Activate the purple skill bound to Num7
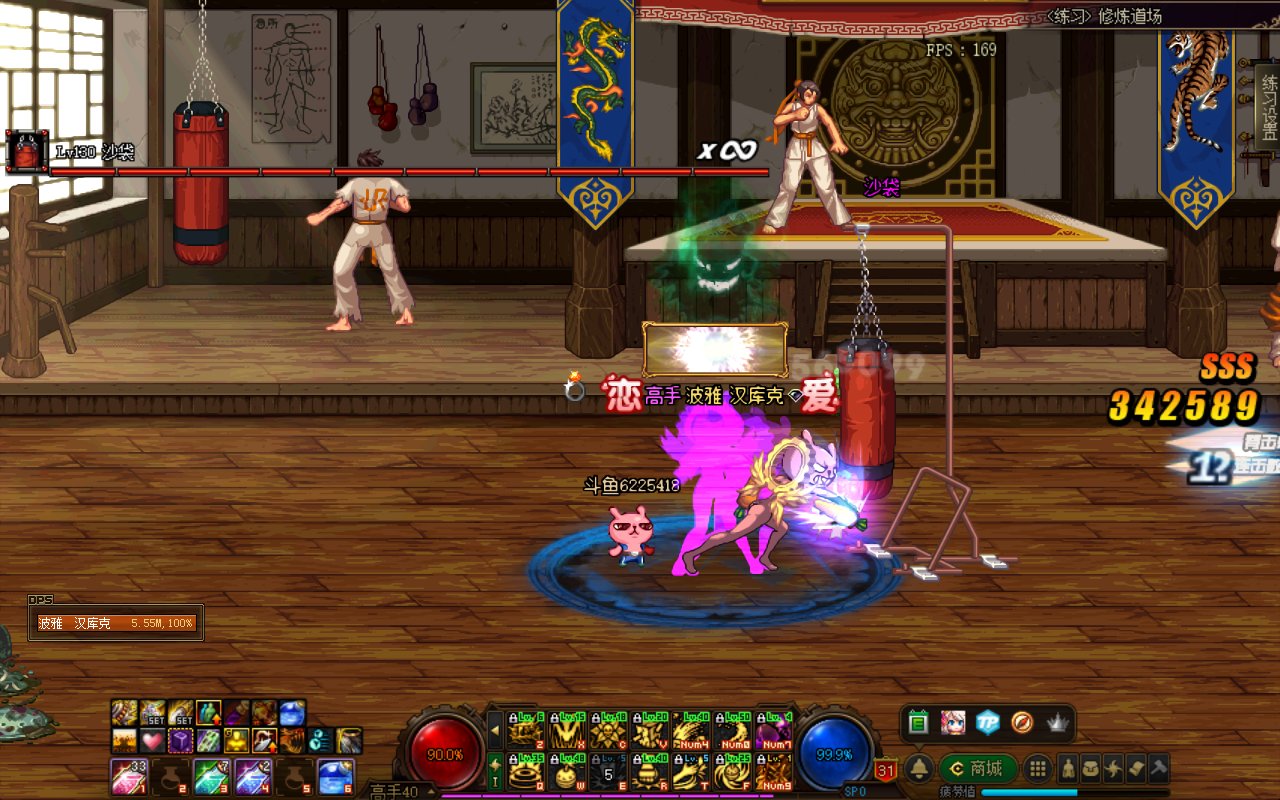The image size is (1280, 800). 774,732
